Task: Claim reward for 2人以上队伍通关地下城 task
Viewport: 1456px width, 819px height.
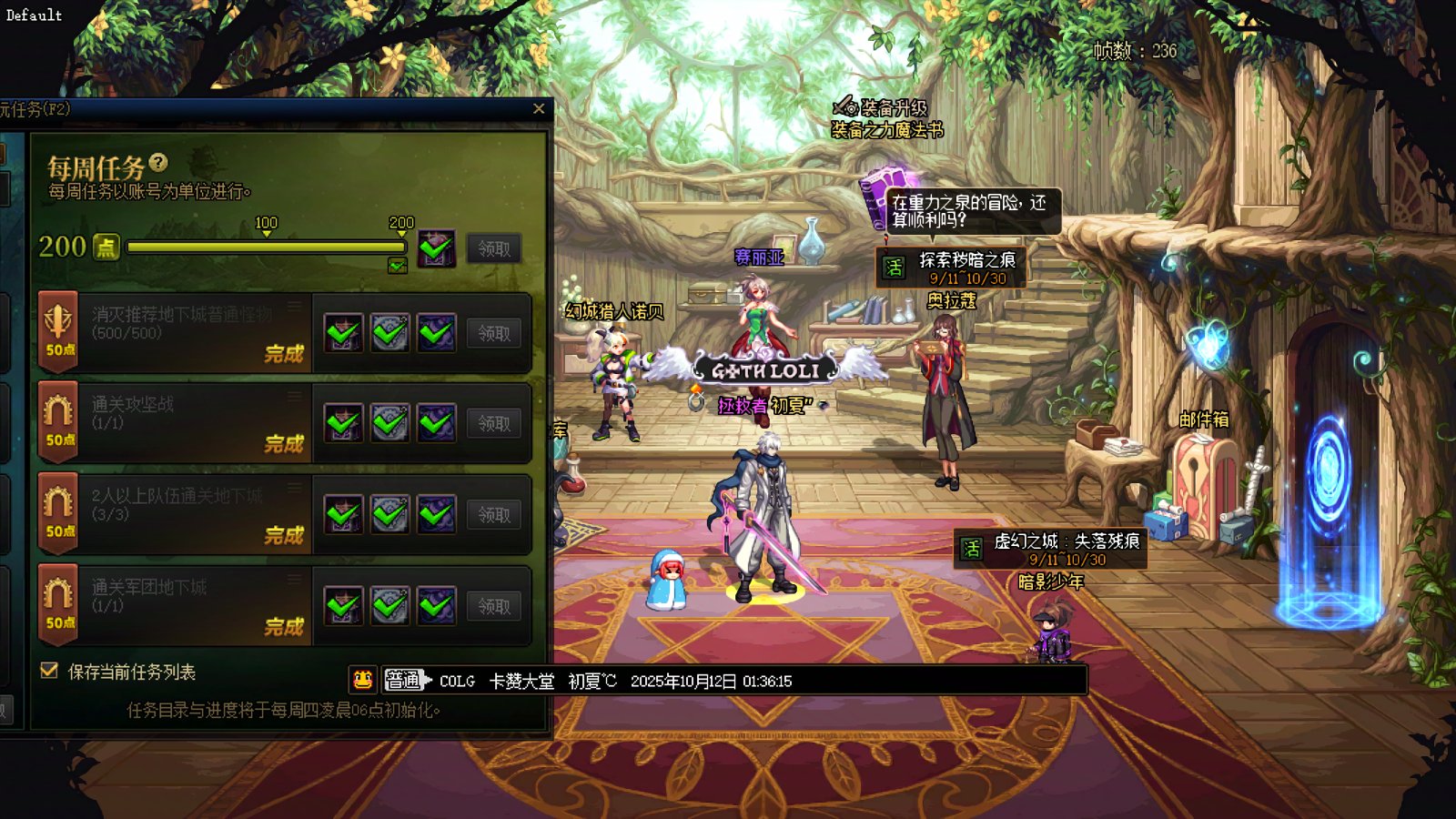Action: click(494, 514)
